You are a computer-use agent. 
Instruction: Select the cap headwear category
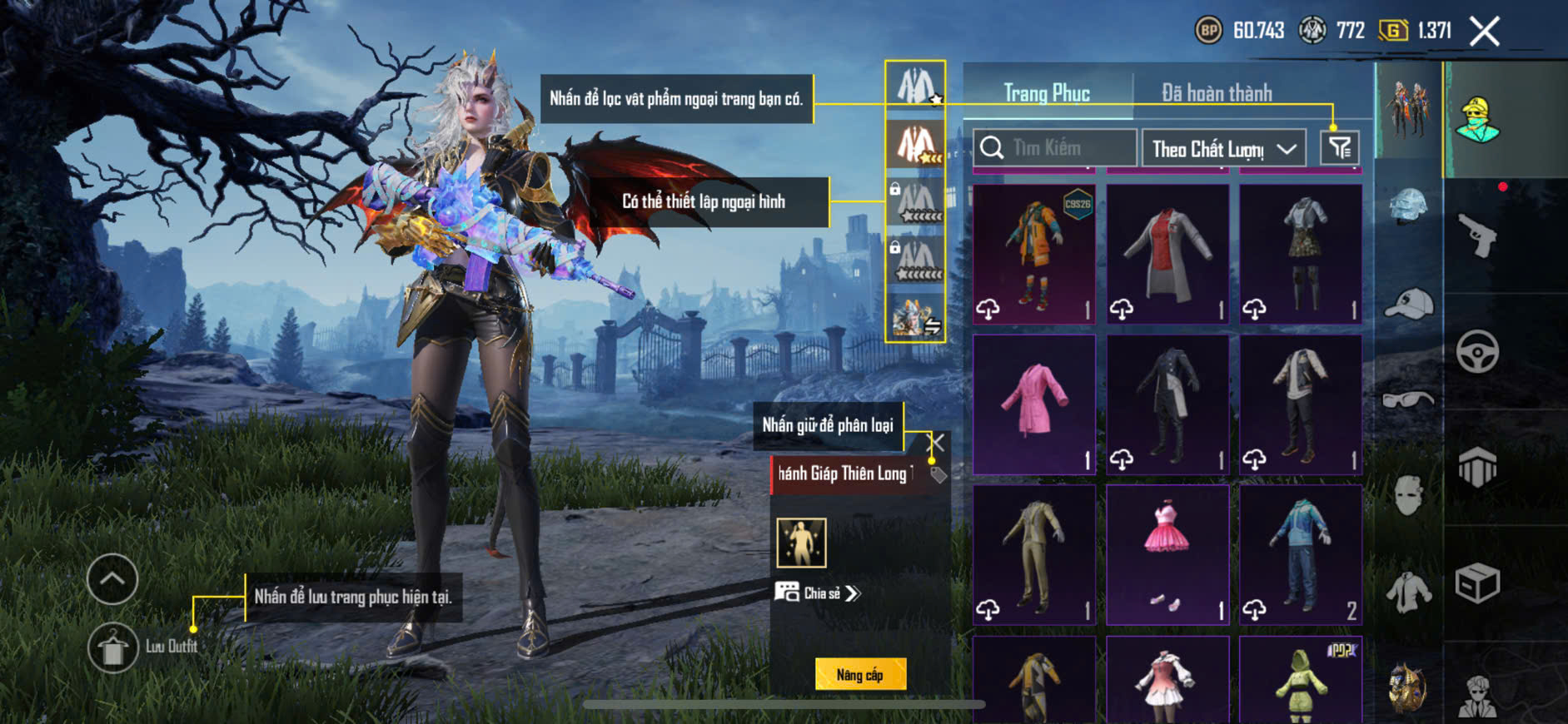pyautogui.click(x=1408, y=303)
